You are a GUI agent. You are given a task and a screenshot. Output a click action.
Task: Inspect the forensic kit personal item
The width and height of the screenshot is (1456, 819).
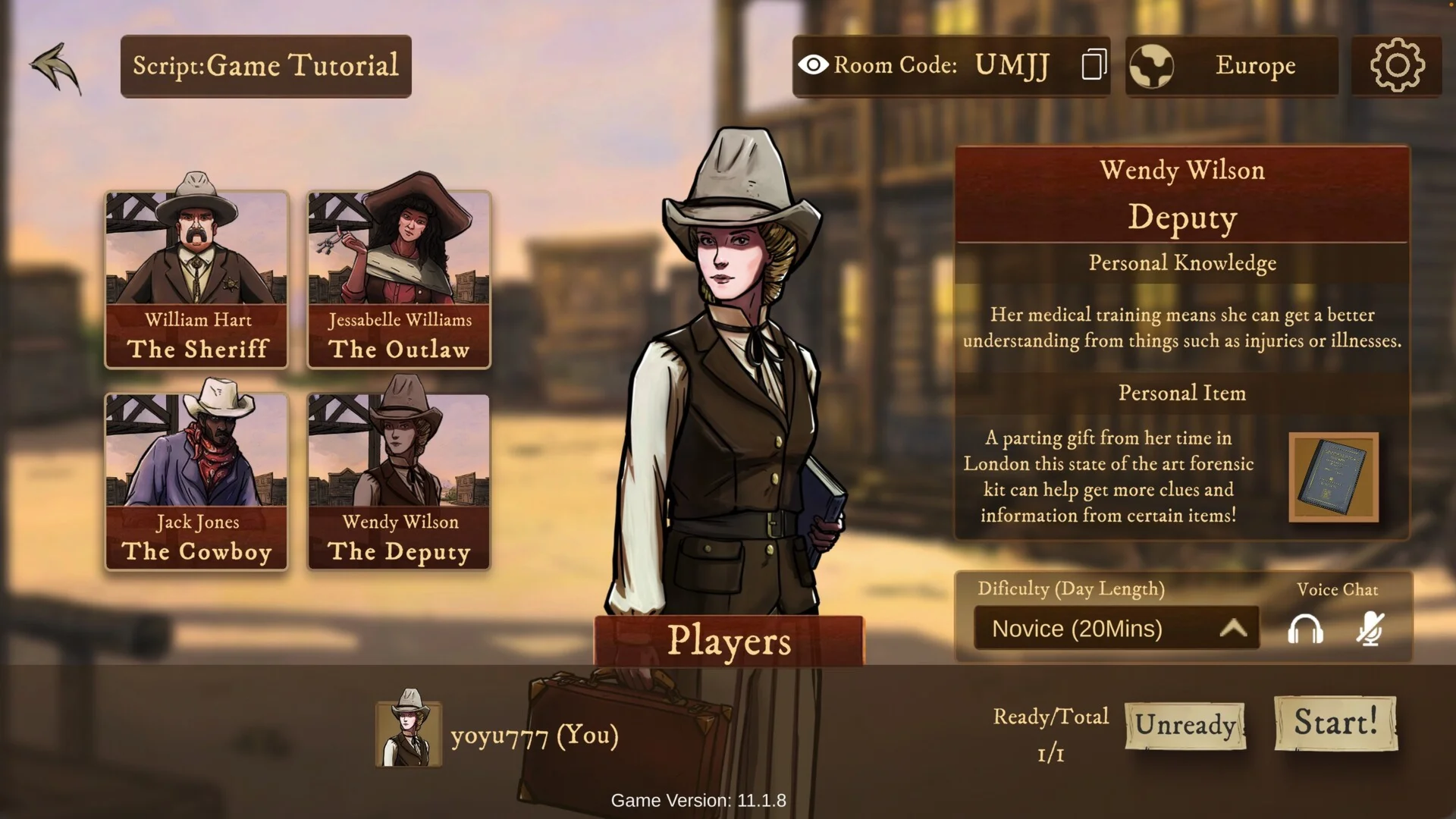point(1333,477)
